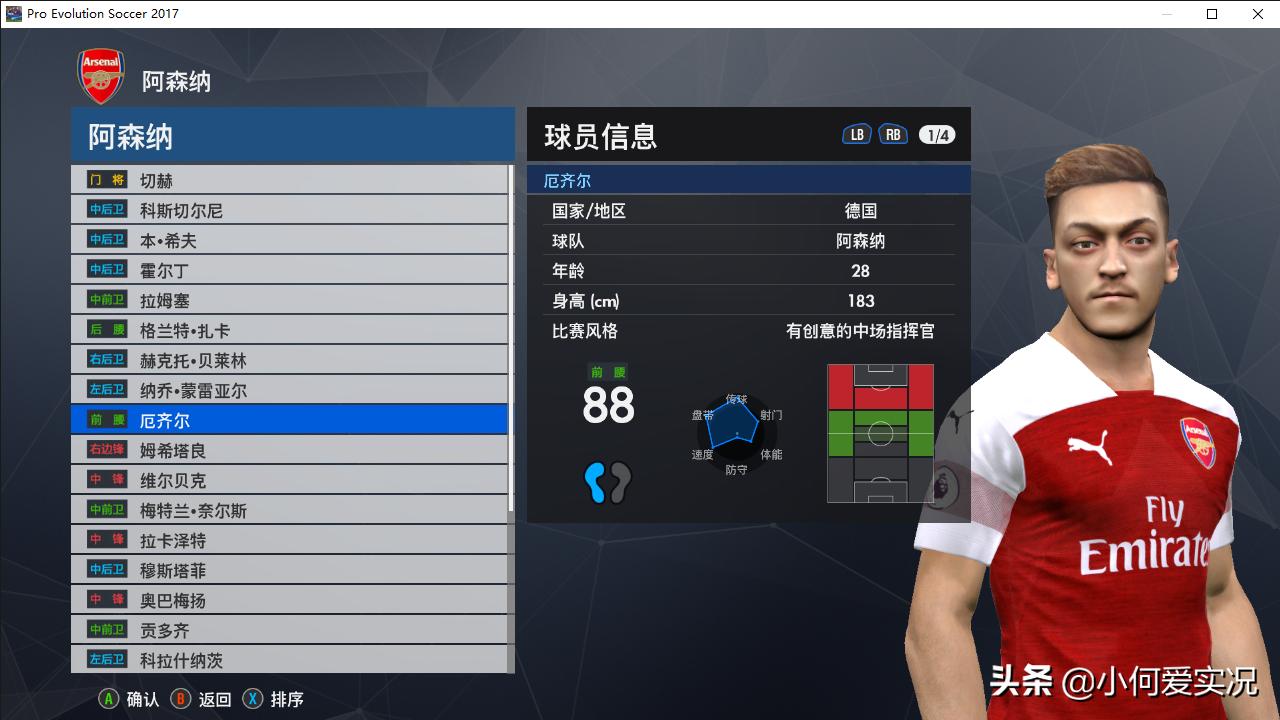Click the position heatmap pitch diagram

coord(880,432)
